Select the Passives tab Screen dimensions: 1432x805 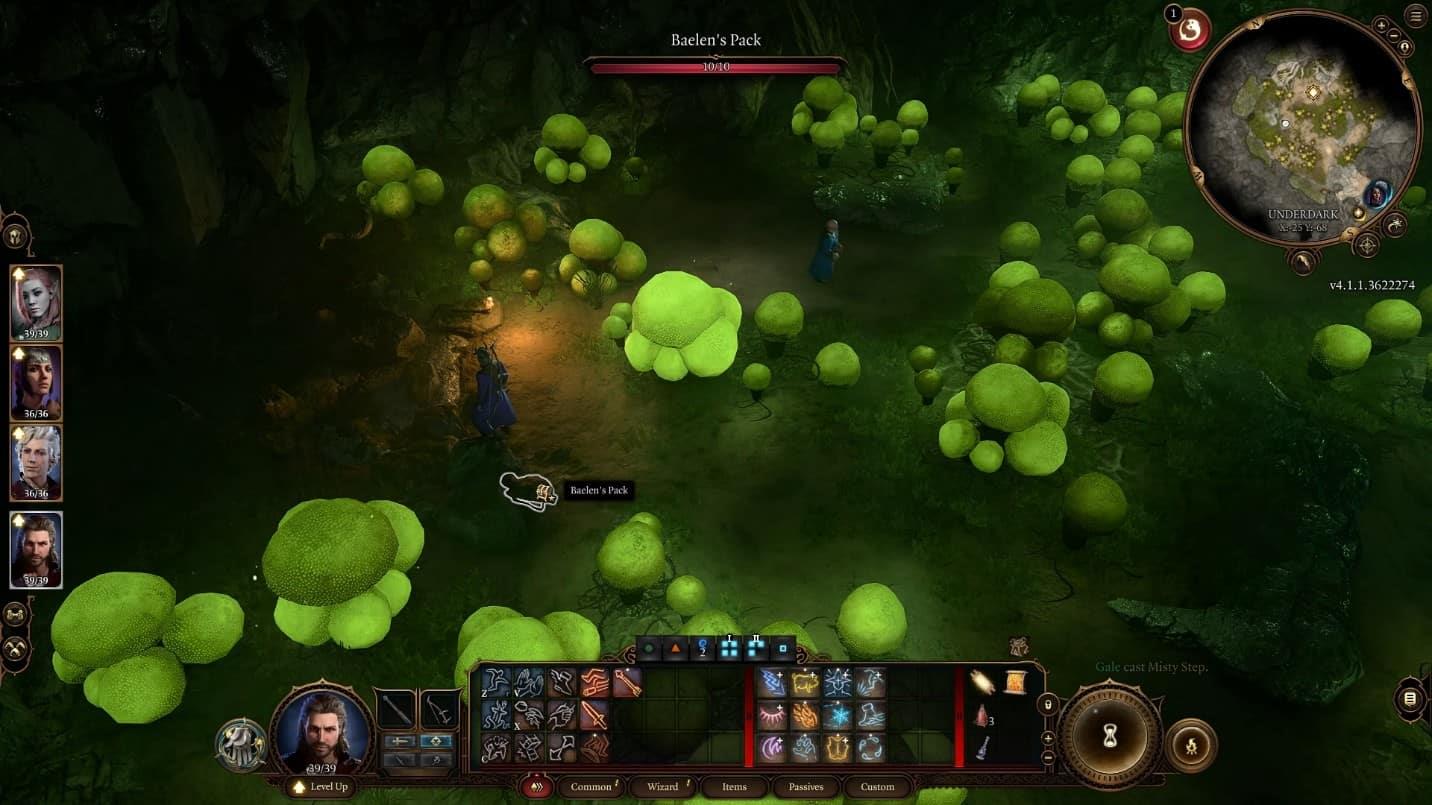click(x=805, y=787)
